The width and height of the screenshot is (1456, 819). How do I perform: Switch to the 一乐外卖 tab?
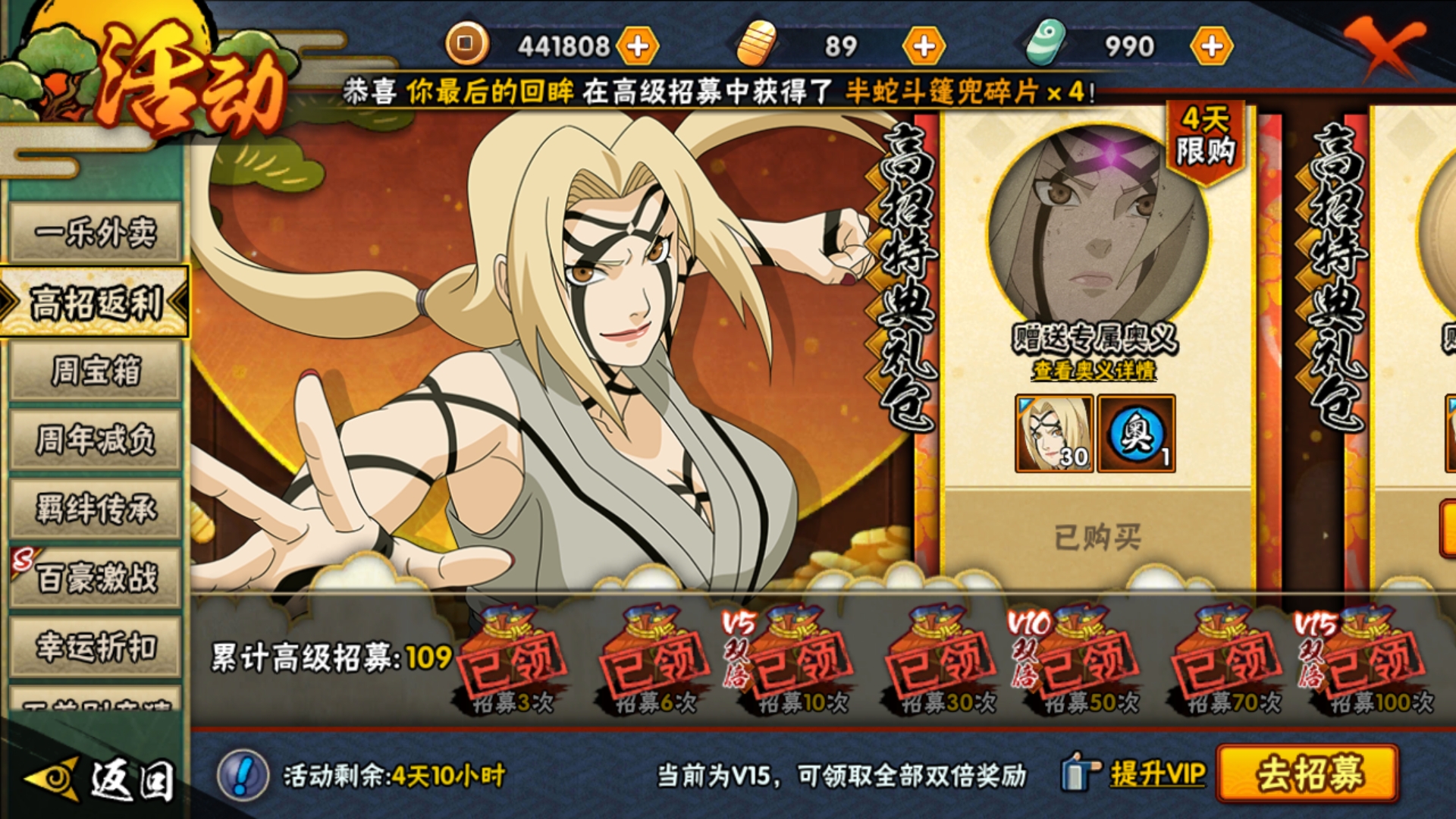(96, 231)
